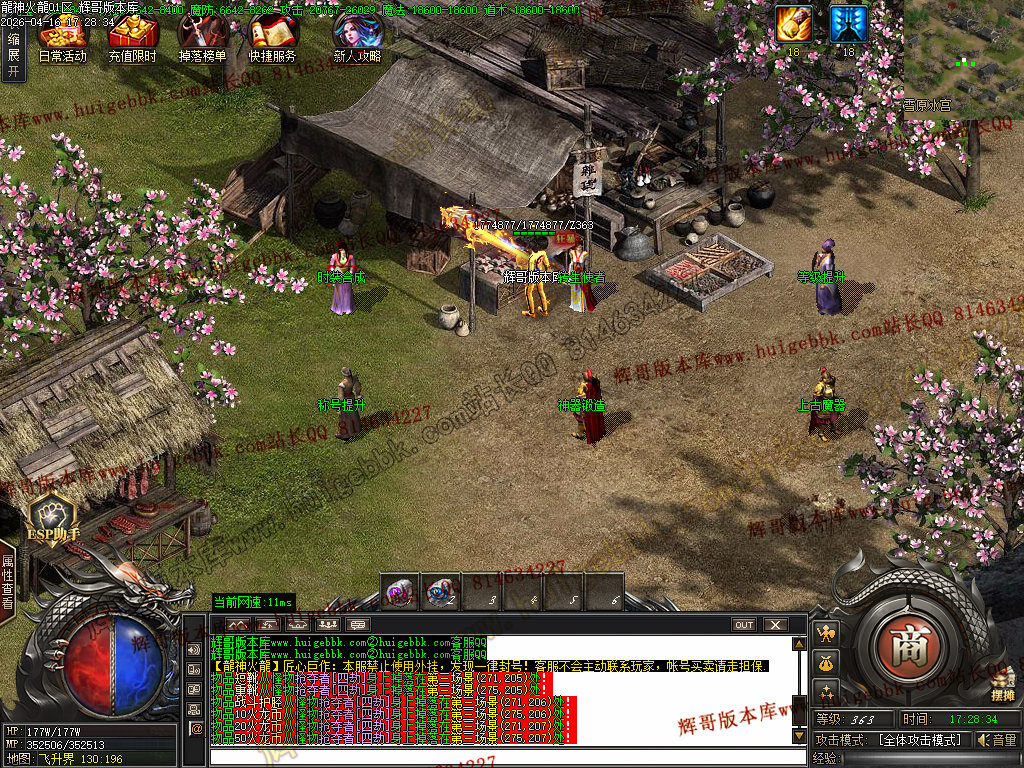
Task: Click the blue silhouette buff icon
Action: click(x=848, y=24)
